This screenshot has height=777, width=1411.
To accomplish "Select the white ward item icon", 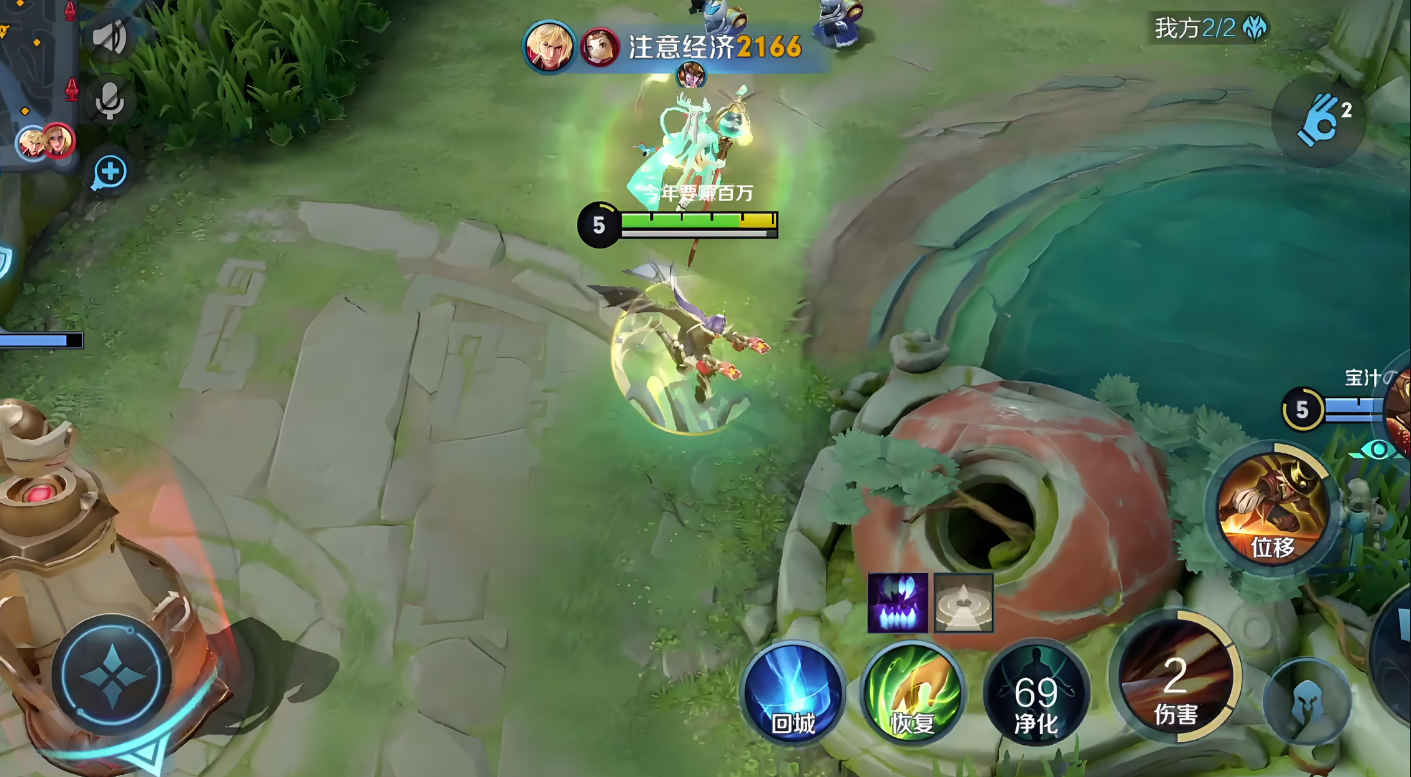I will [963, 603].
